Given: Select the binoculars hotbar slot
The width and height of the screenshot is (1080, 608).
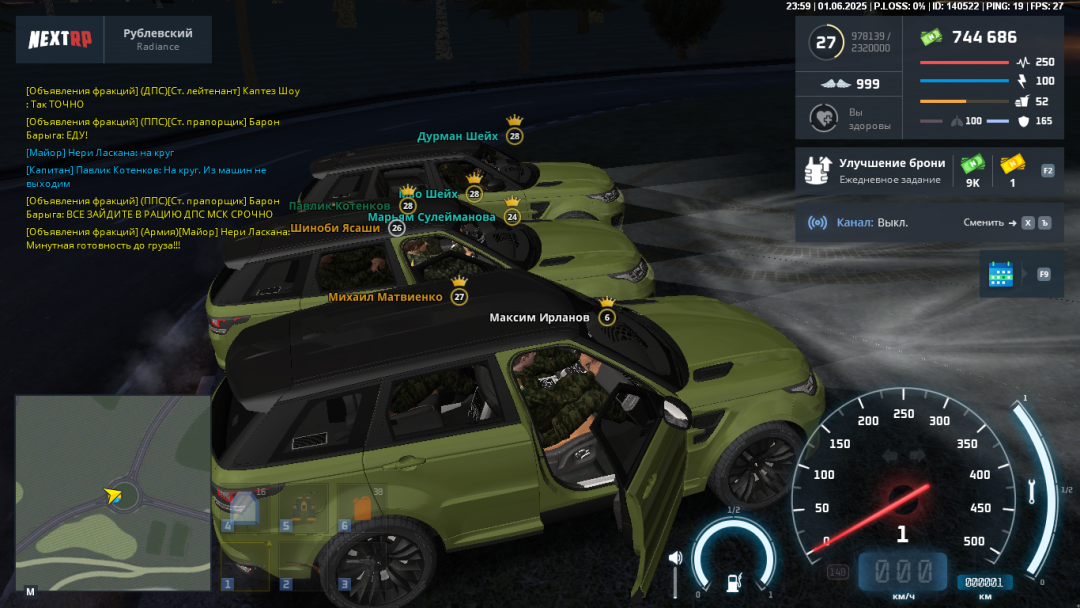Looking at the screenshot, I should (x=301, y=508).
